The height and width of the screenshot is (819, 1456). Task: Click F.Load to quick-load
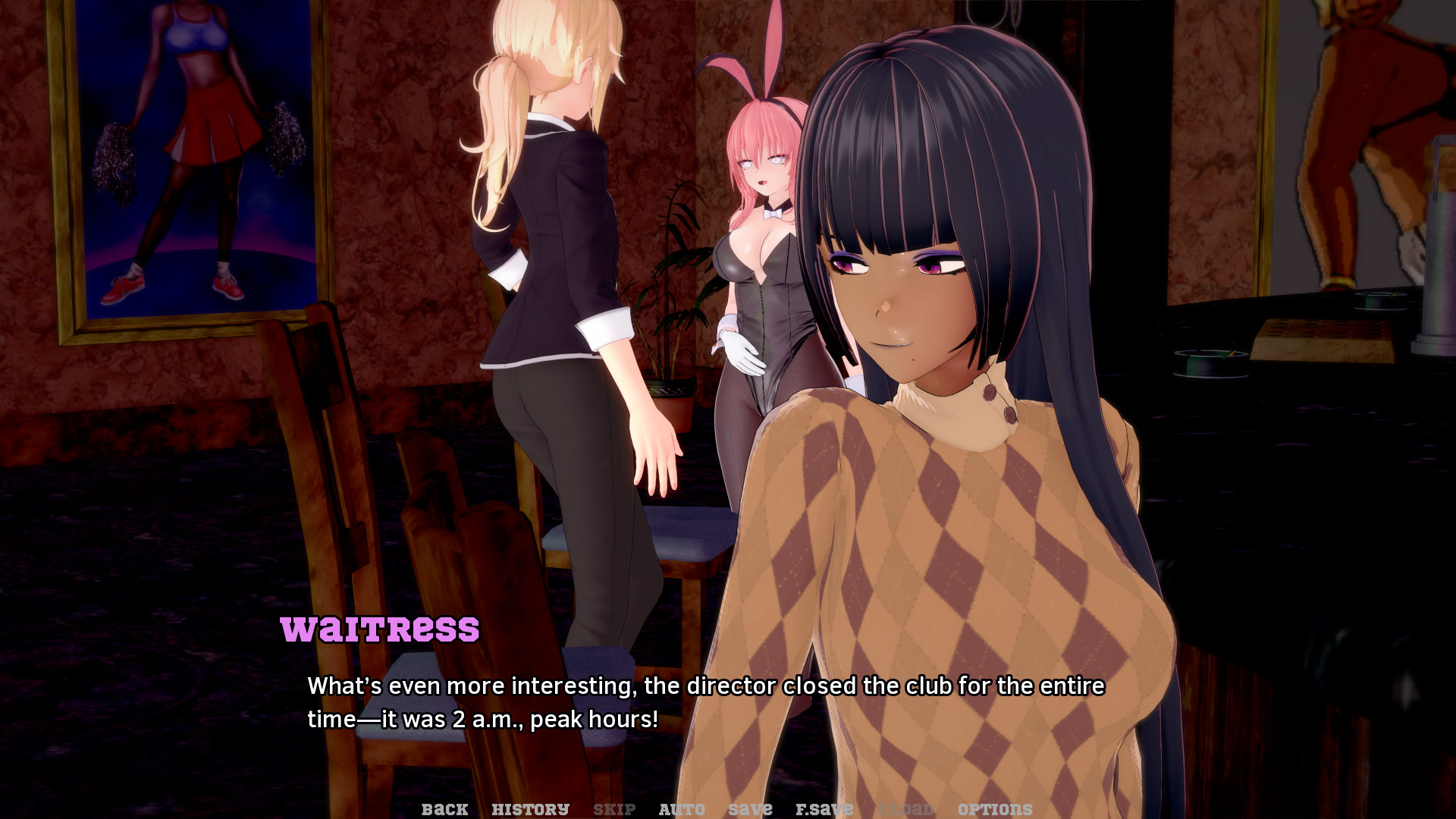[907, 808]
